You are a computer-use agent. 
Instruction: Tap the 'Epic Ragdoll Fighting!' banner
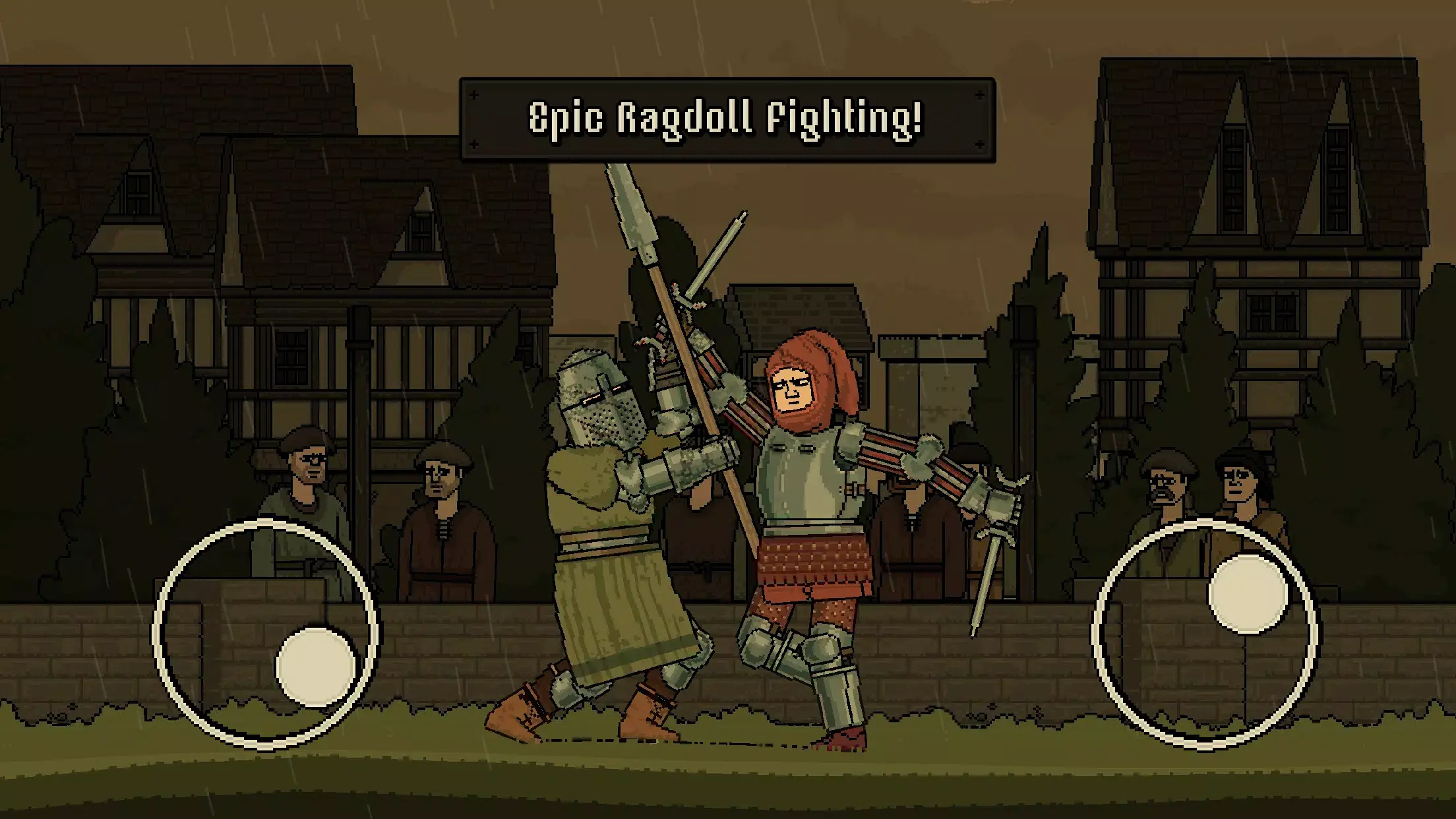[x=725, y=119]
